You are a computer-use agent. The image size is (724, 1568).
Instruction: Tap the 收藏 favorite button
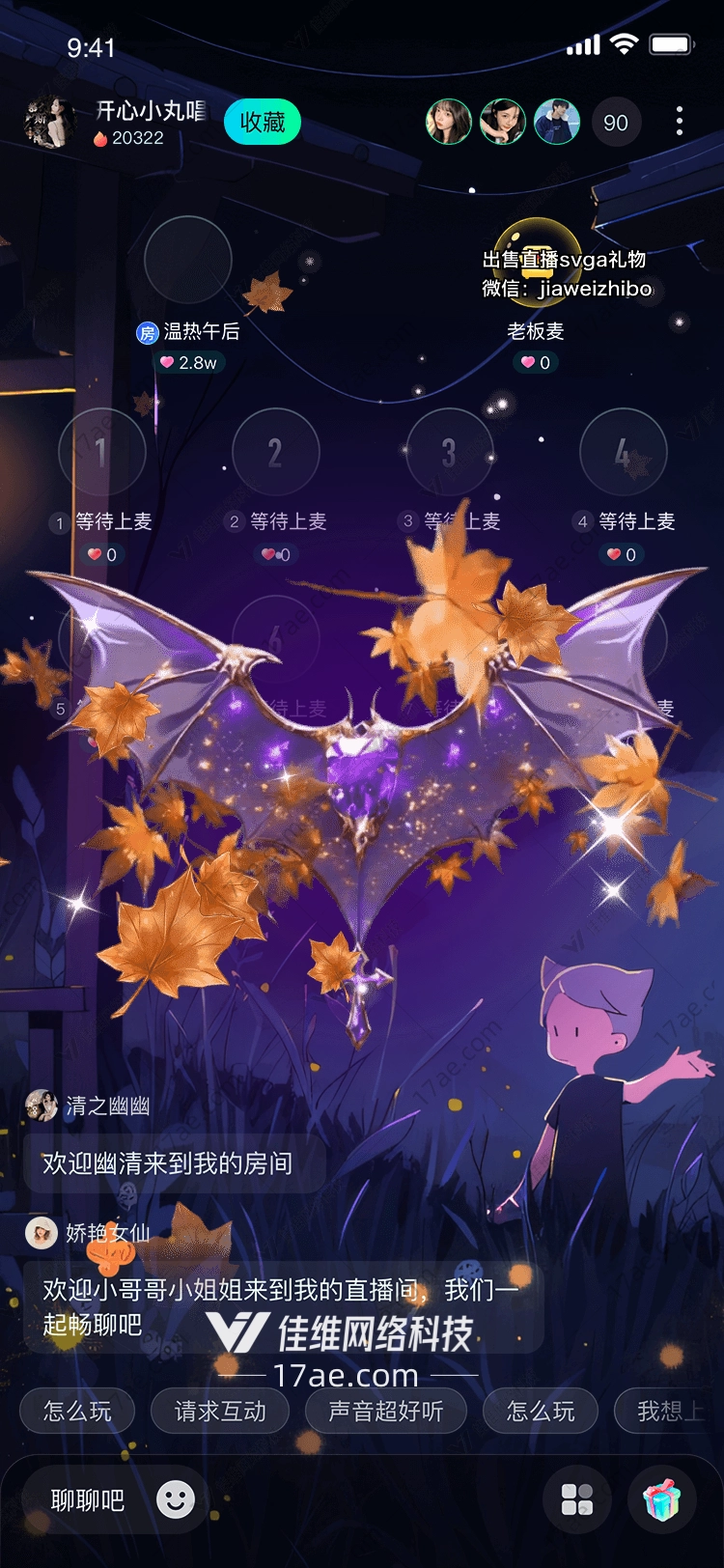click(263, 123)
